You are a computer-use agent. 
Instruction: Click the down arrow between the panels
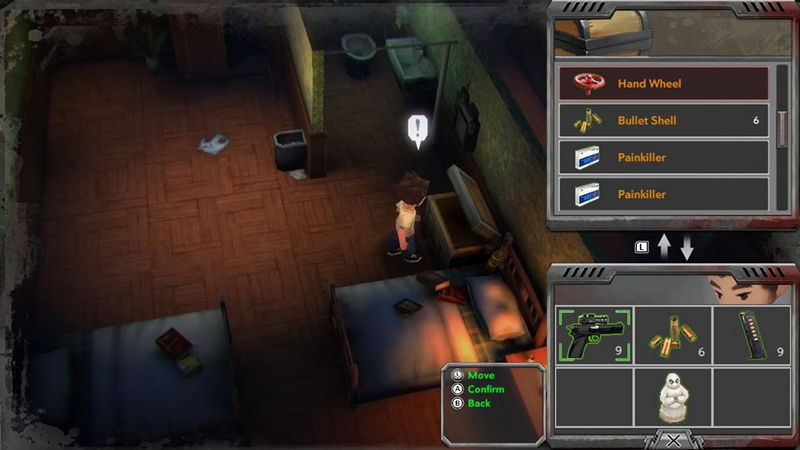click(687, 247)
